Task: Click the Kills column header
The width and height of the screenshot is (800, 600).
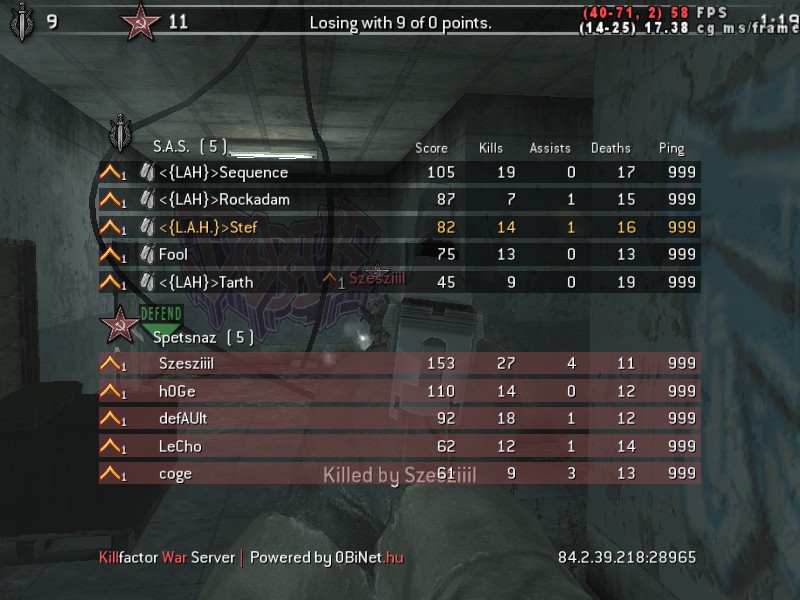Action: (x=491, y=148)
